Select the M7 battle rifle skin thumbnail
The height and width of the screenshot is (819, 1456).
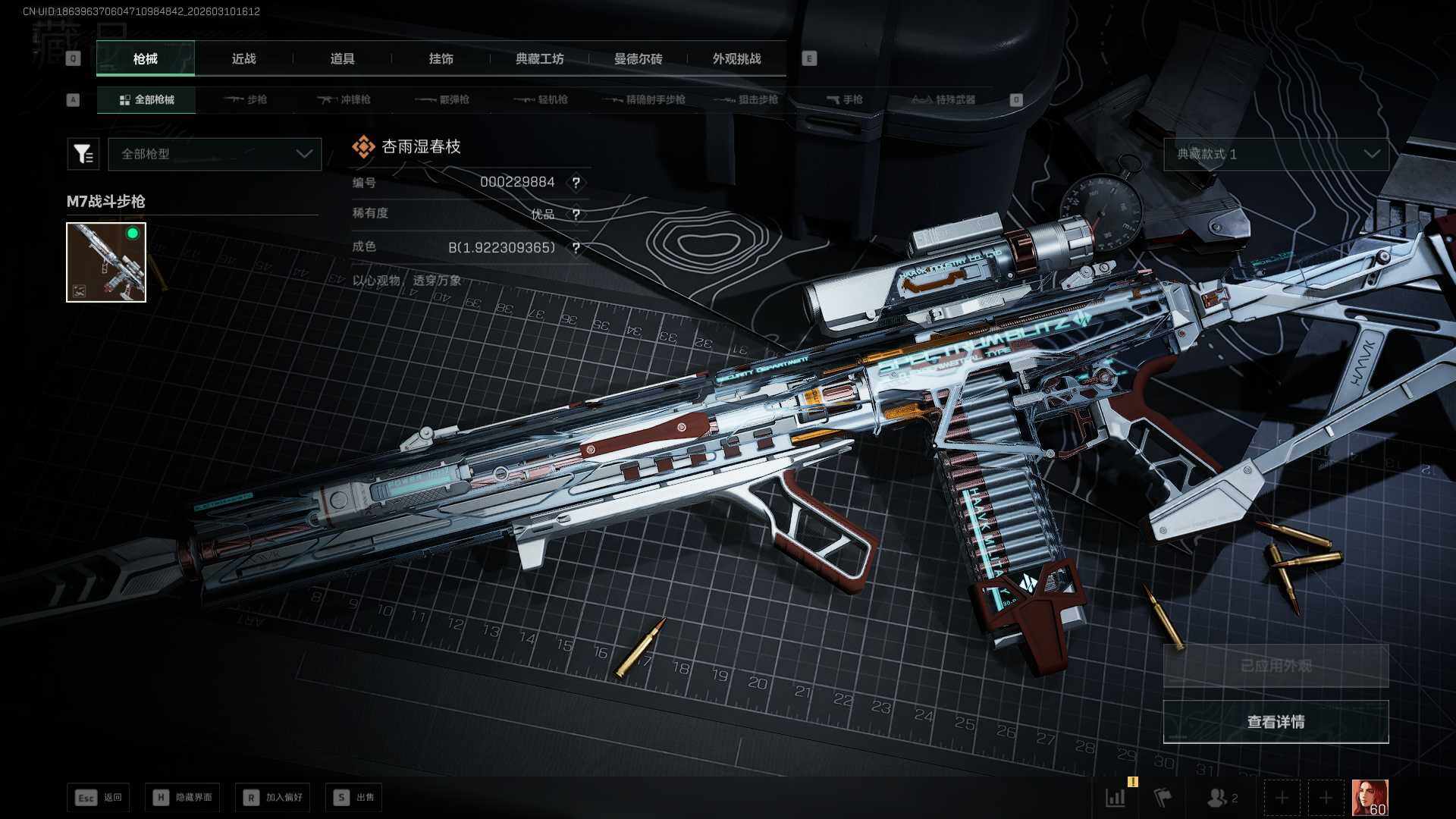106,262
